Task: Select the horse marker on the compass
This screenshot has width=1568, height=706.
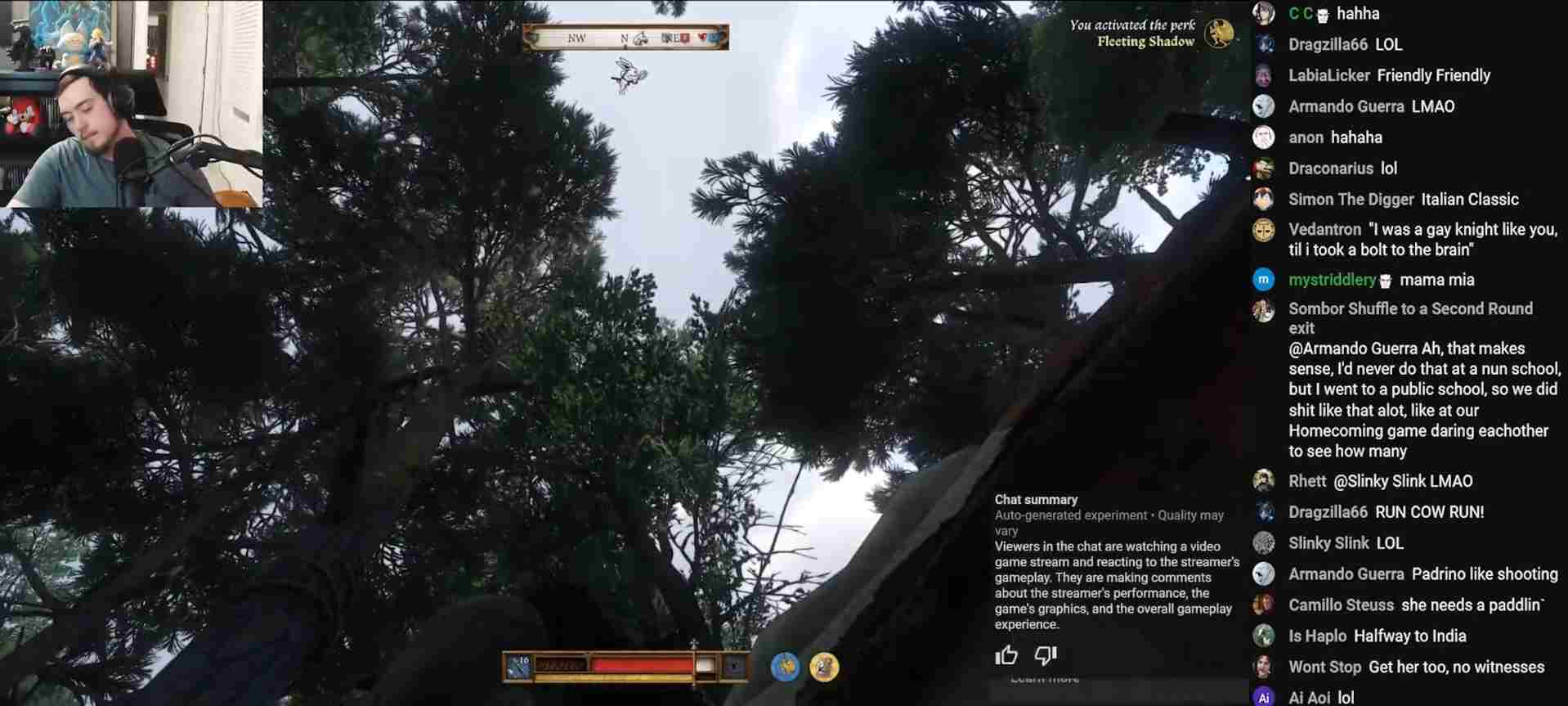Action: coord(640,38)
